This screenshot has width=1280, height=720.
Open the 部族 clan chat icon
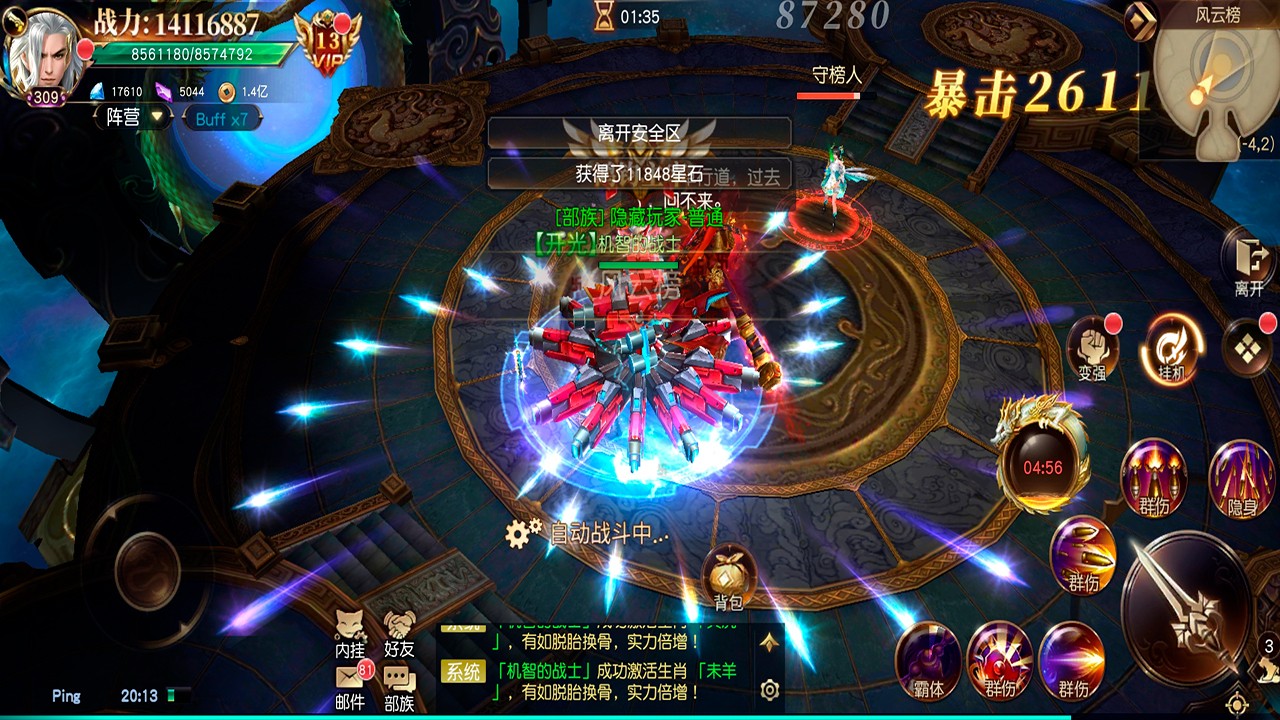click(x=399, y=685)
